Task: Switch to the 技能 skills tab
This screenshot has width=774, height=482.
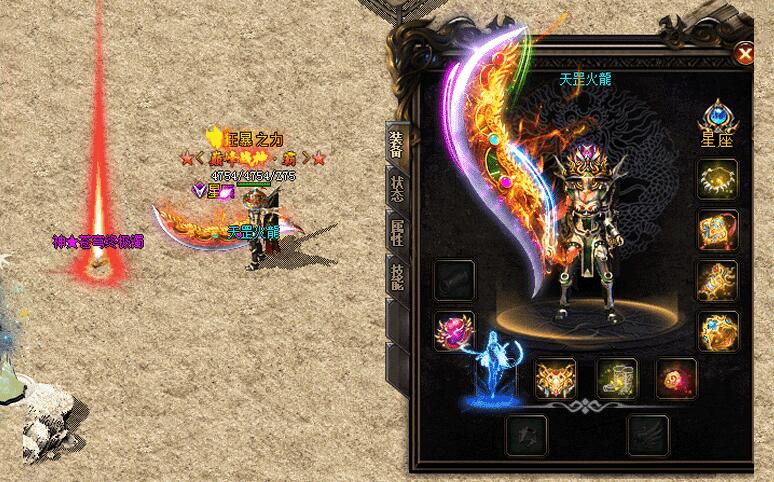Action: coord(397,273)
